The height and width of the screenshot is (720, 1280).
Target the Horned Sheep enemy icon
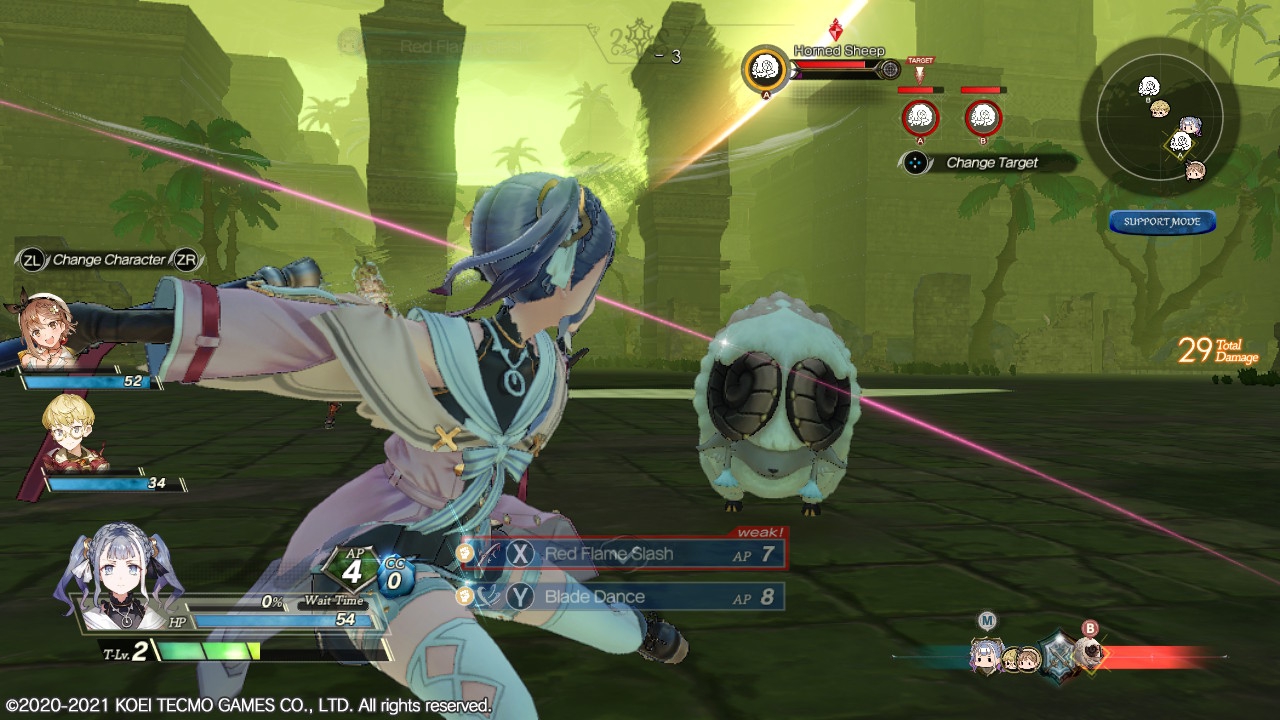pos(766,68)
